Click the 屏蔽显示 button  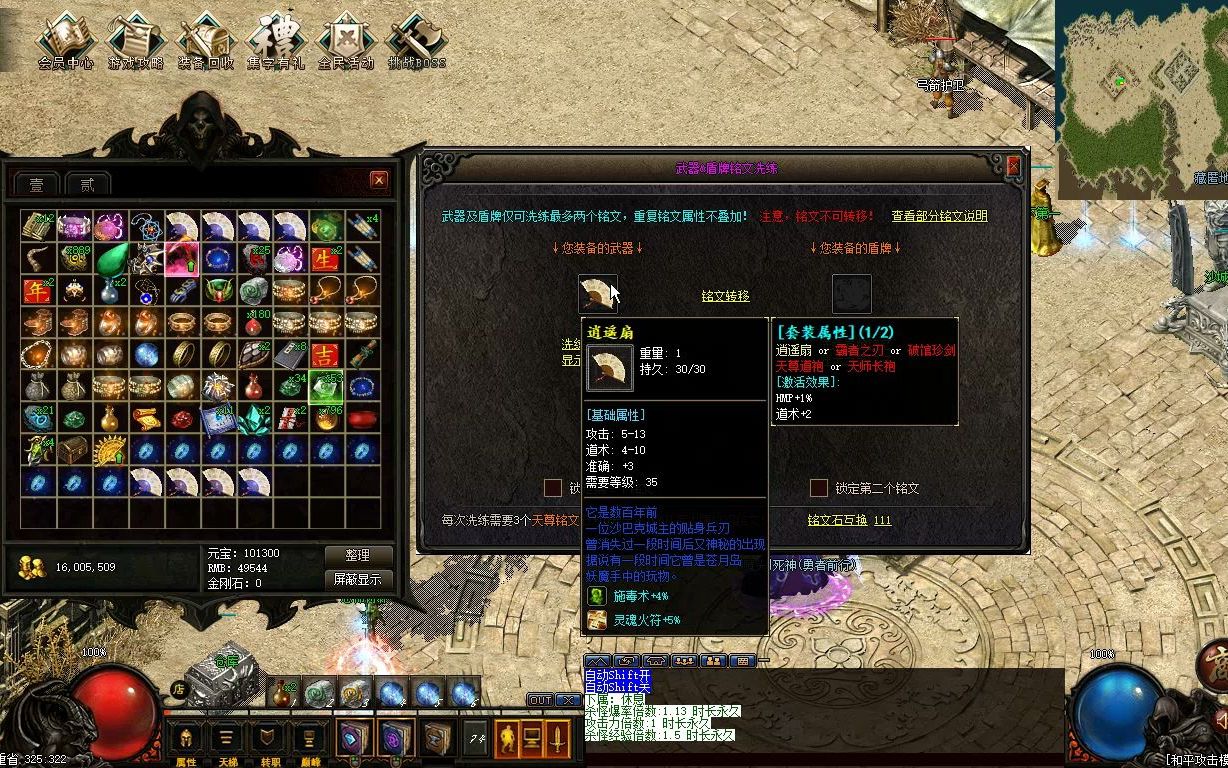click(358, 579)
